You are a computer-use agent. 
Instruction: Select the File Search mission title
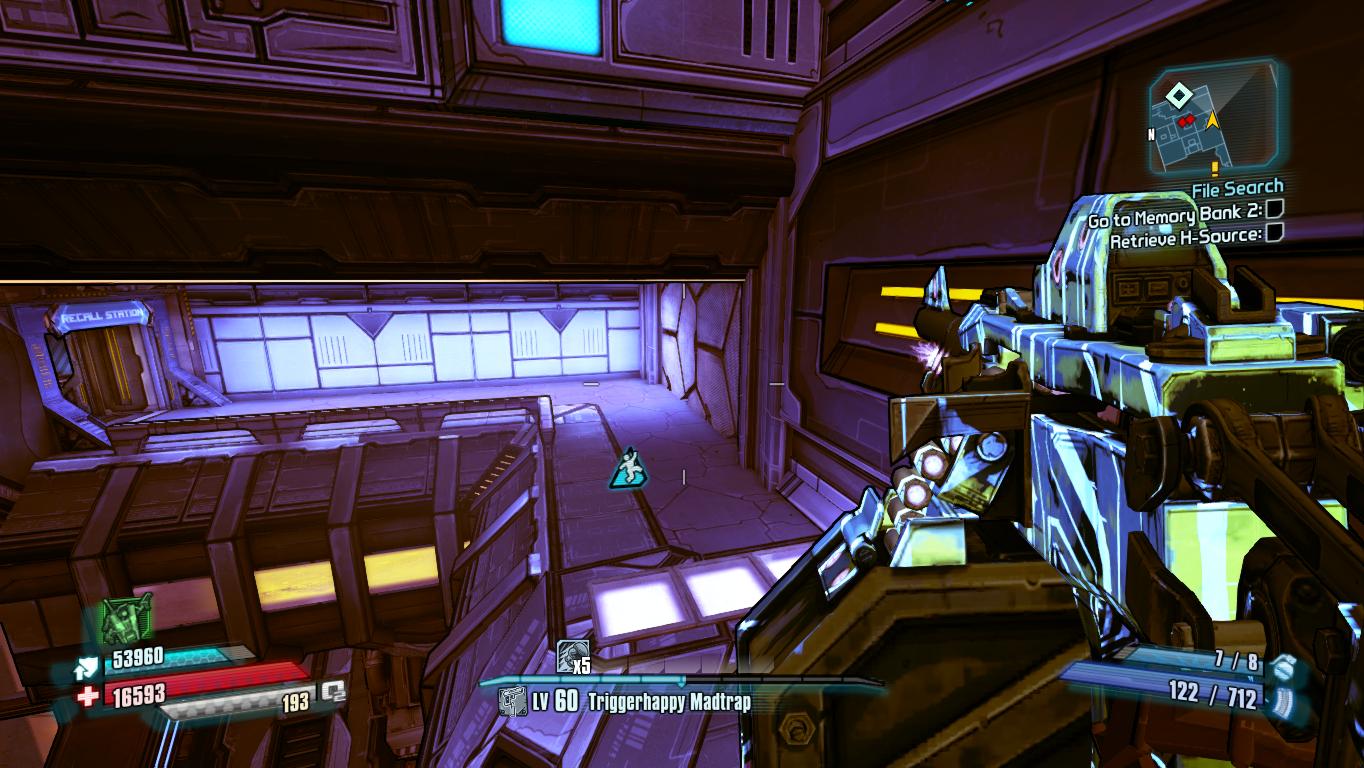(1237, 187)
